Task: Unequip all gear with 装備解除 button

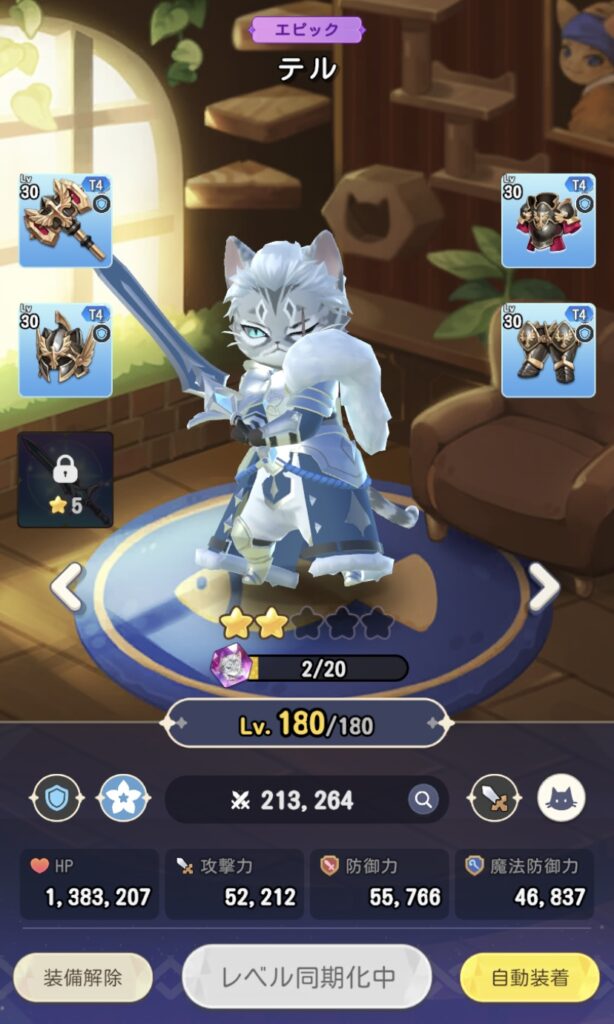Action: [83, 978]
